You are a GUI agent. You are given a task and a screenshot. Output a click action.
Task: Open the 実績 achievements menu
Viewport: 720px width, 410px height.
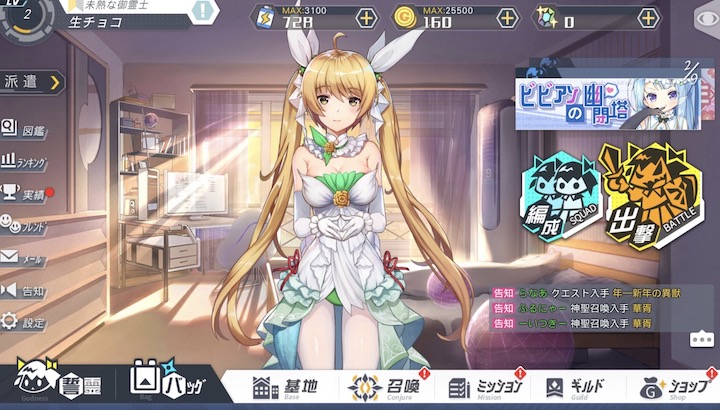point(24,192)
